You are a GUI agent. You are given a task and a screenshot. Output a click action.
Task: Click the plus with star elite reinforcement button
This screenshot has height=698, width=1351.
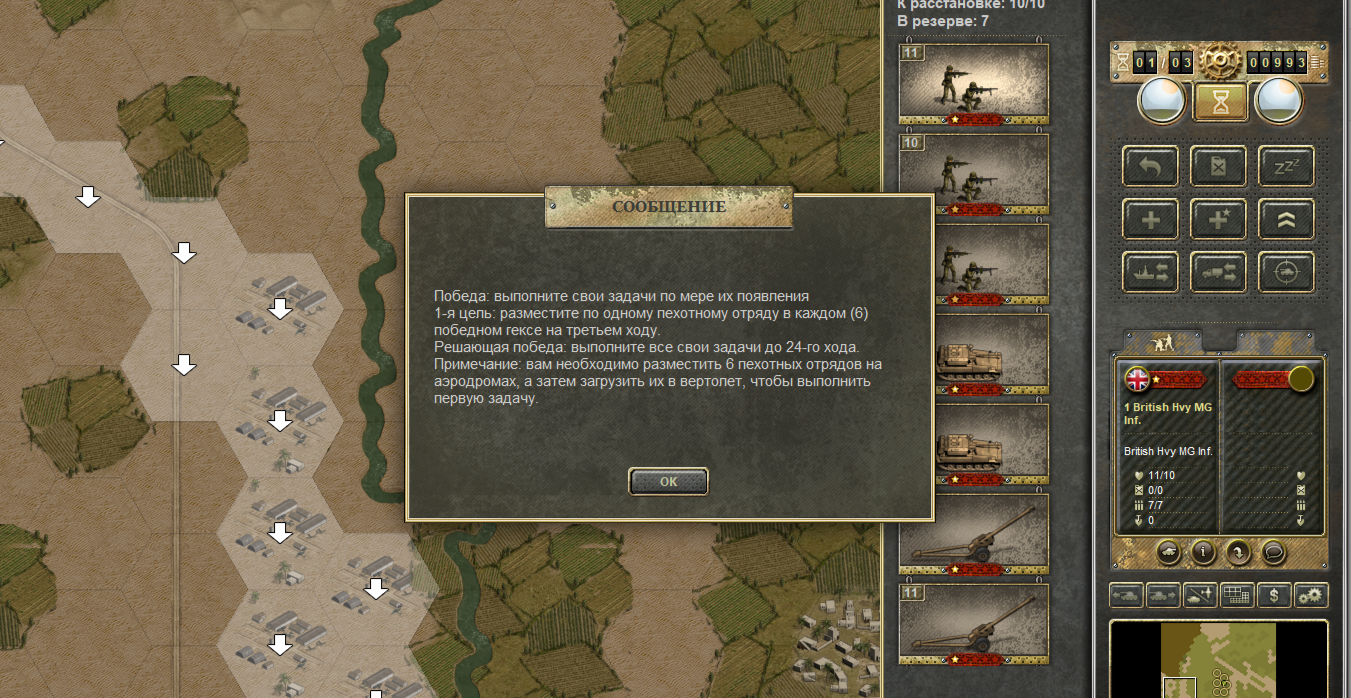[1218, 219]
